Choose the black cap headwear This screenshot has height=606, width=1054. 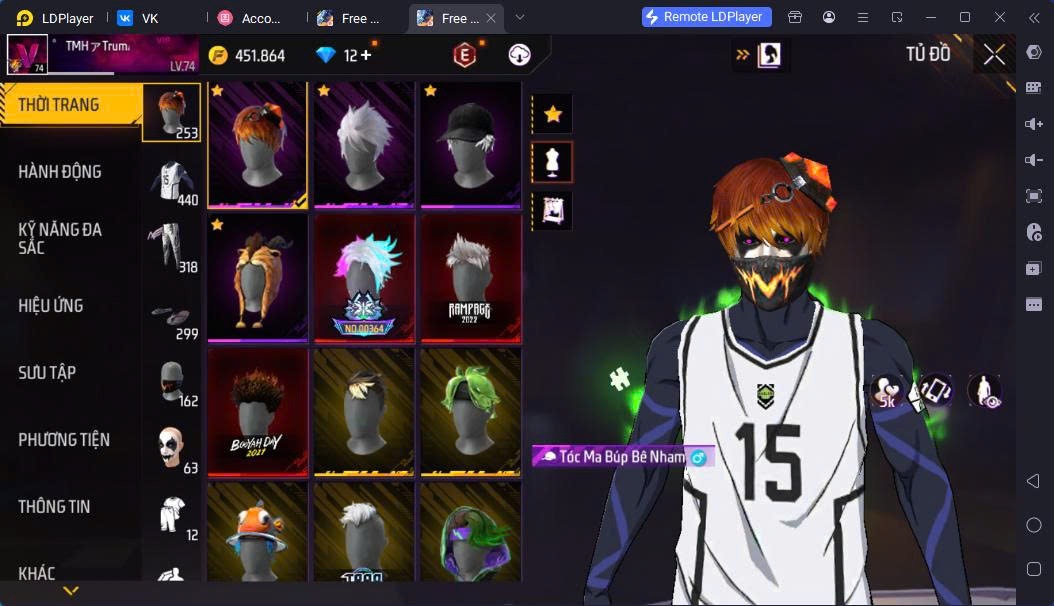coord(470,144)
